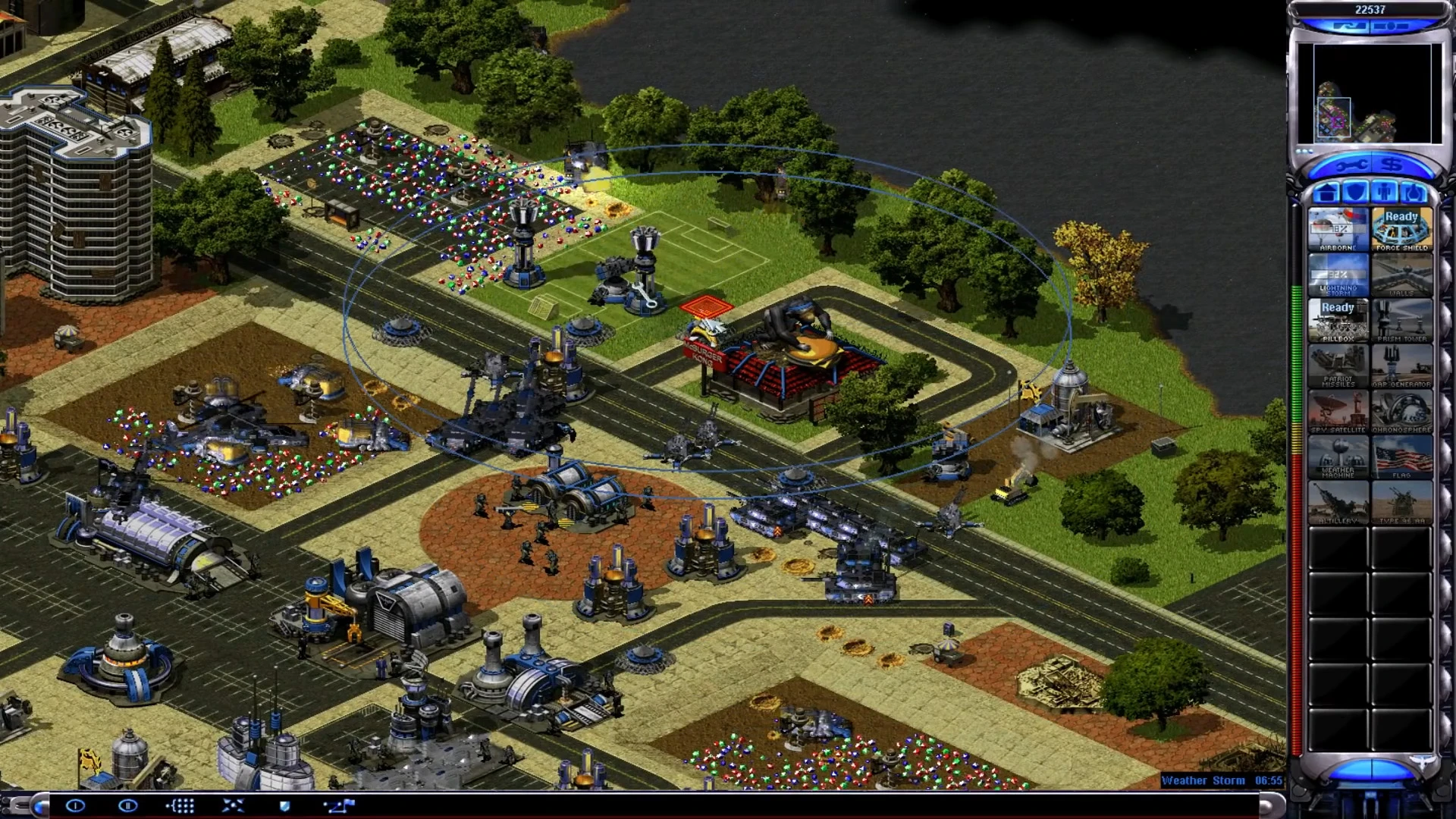Build Walls around your base
Viewport: 1456px width, 819px height.
(1401, 273)
